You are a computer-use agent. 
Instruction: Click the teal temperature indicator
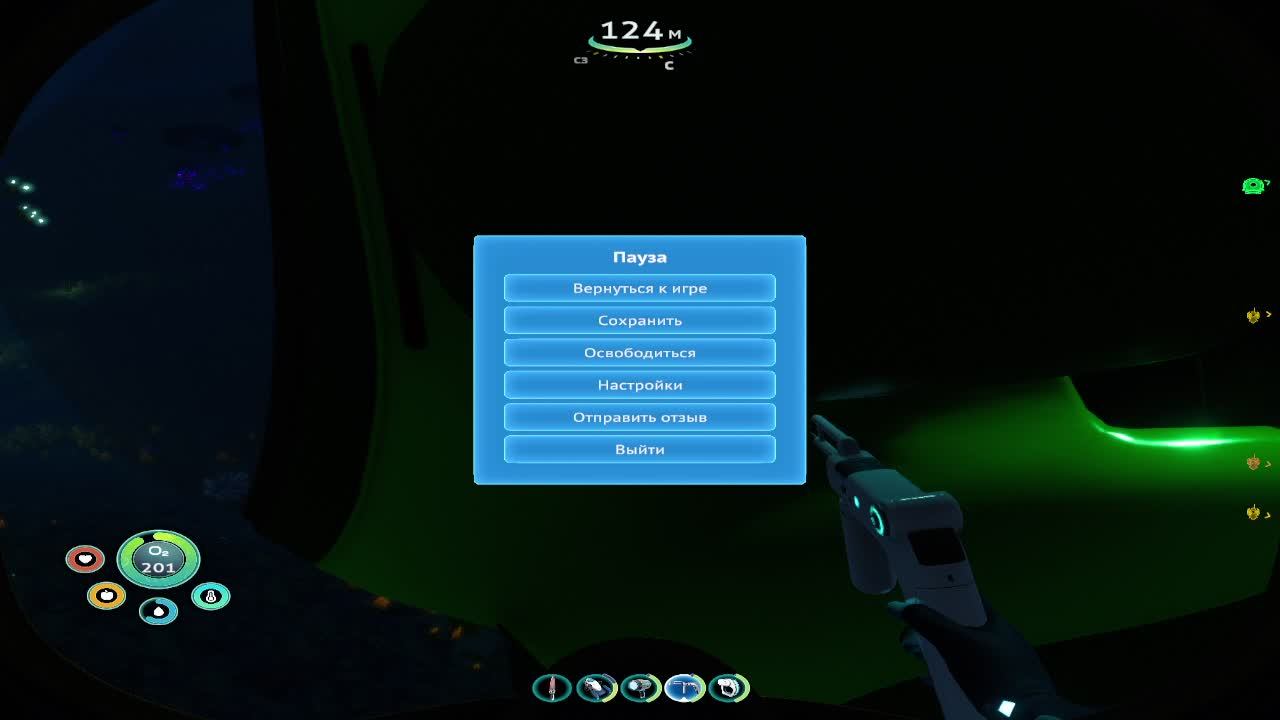pos(209,595)
